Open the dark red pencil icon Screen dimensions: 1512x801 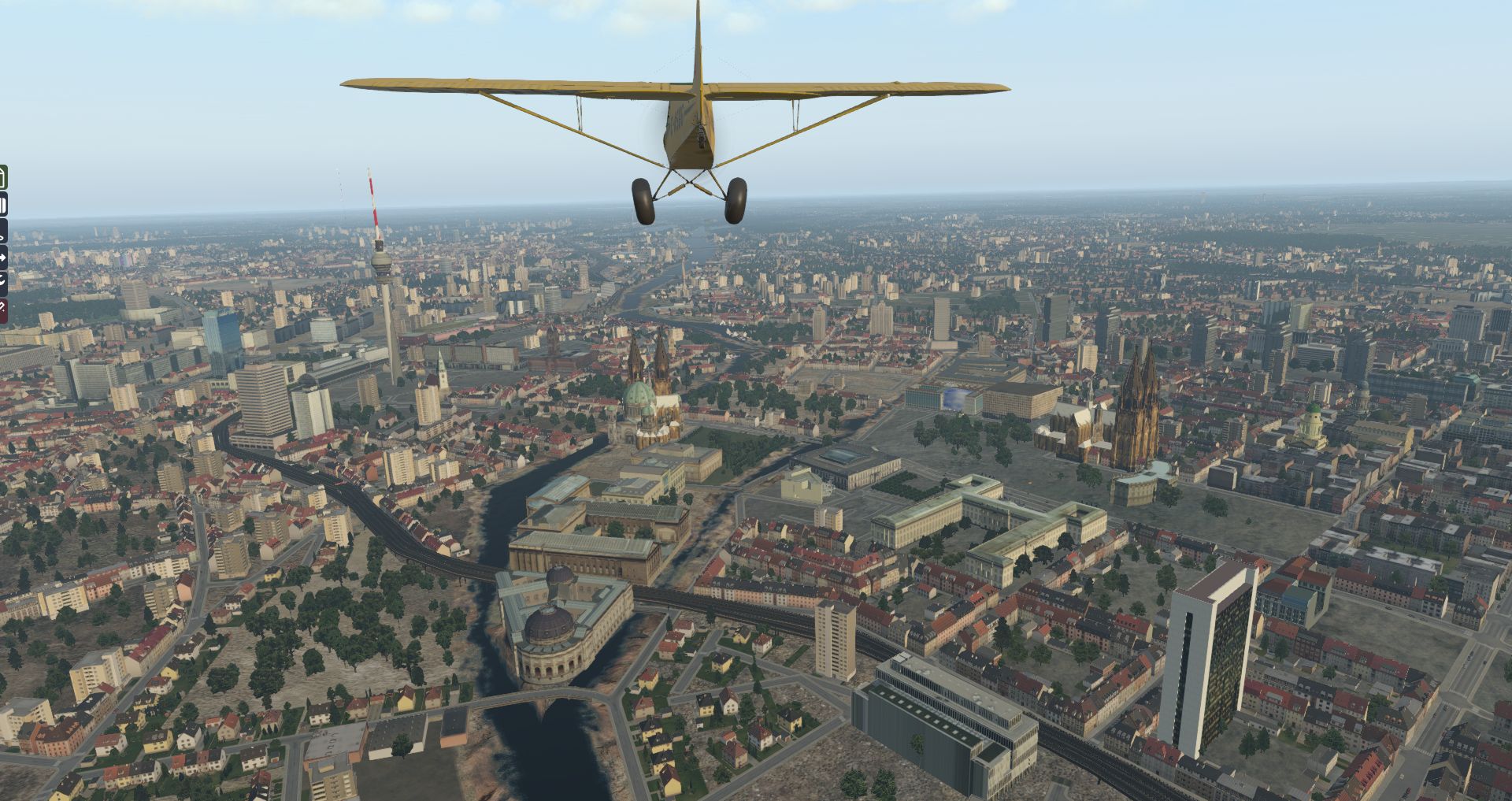click(3, 308)
